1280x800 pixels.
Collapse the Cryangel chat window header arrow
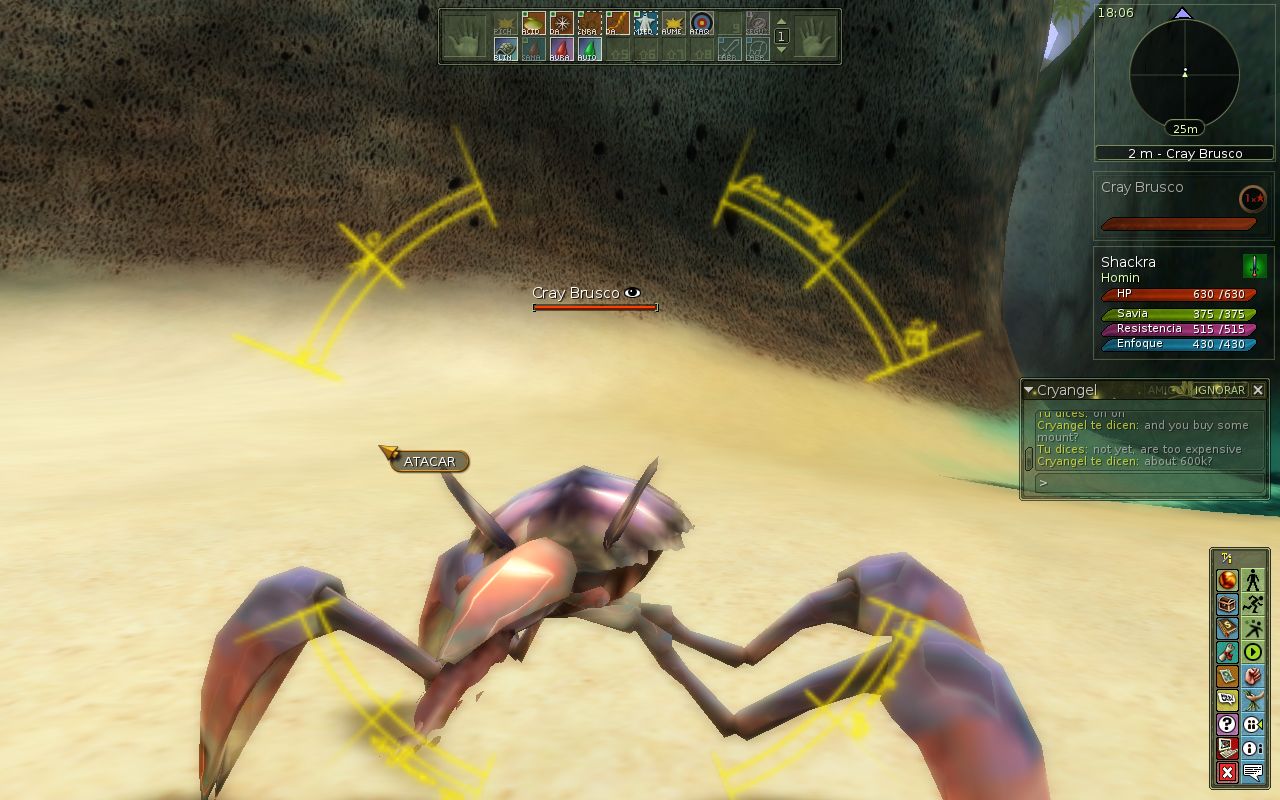click(x=1029, y=390)
